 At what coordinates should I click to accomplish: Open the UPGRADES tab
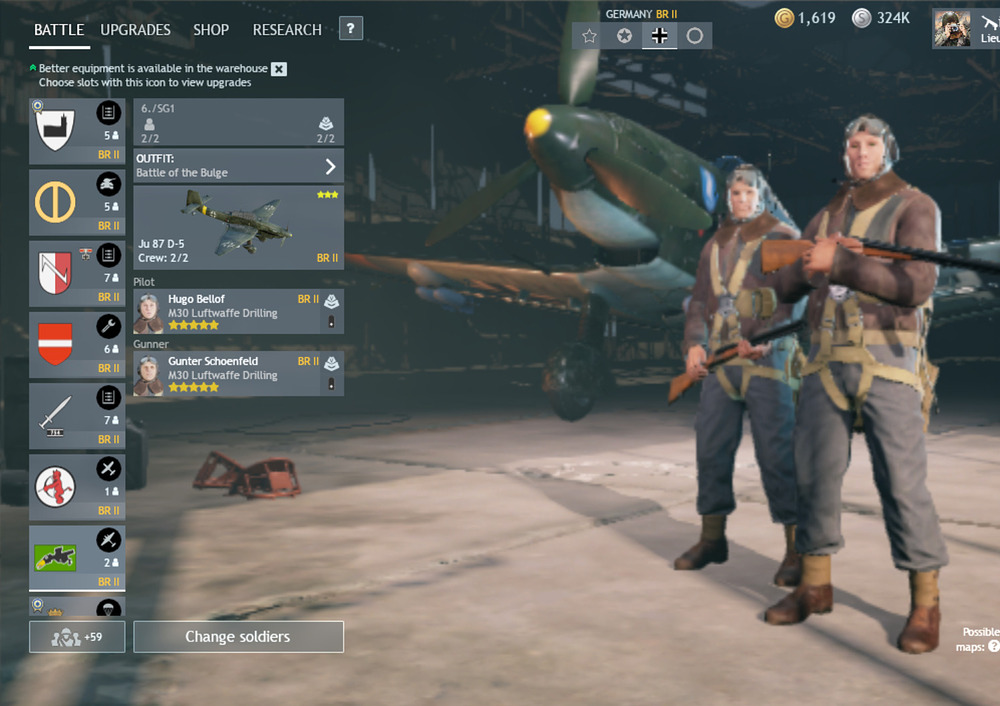point(136,30)
